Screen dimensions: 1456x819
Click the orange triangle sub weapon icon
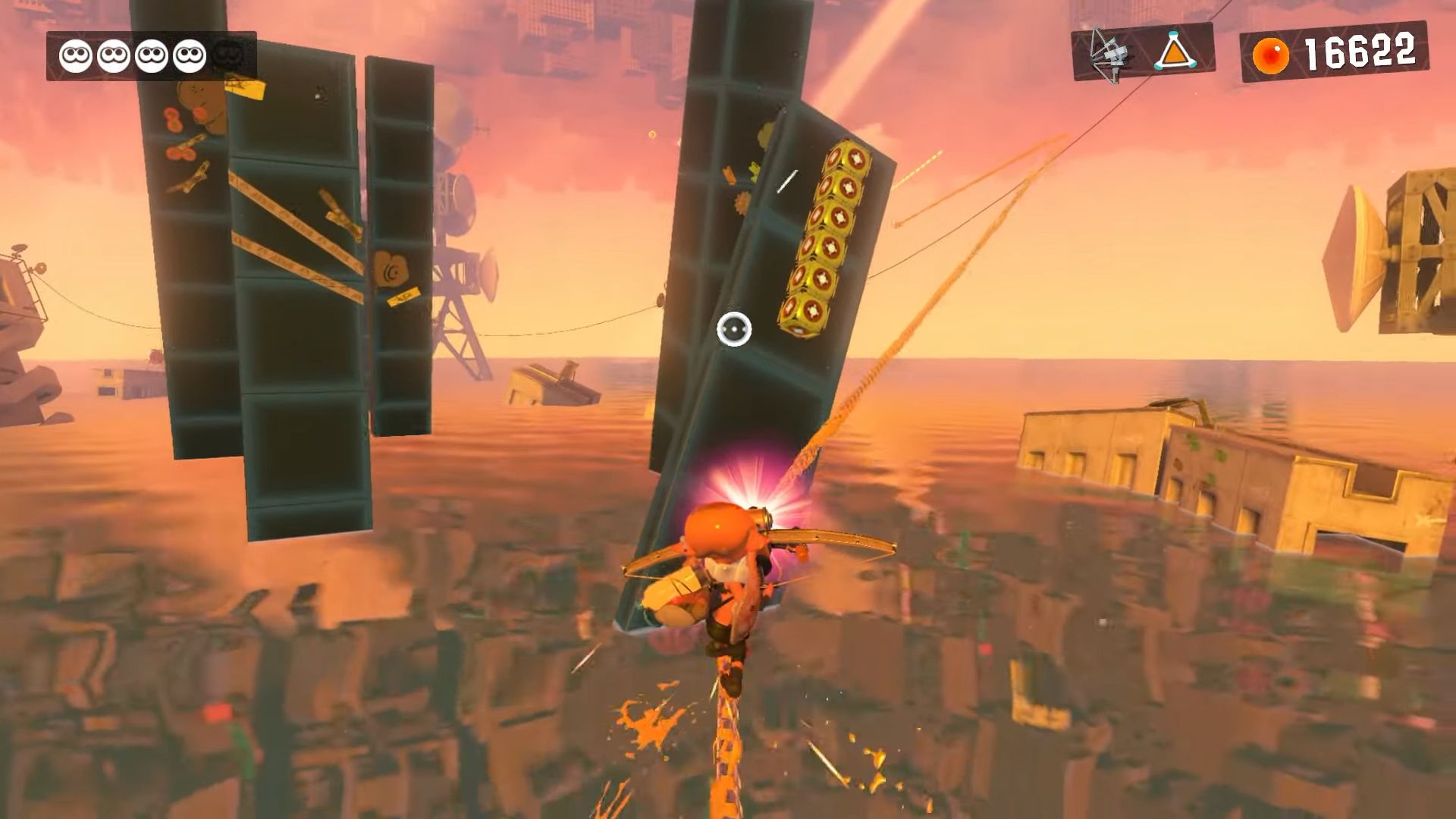click(1174, 52)
